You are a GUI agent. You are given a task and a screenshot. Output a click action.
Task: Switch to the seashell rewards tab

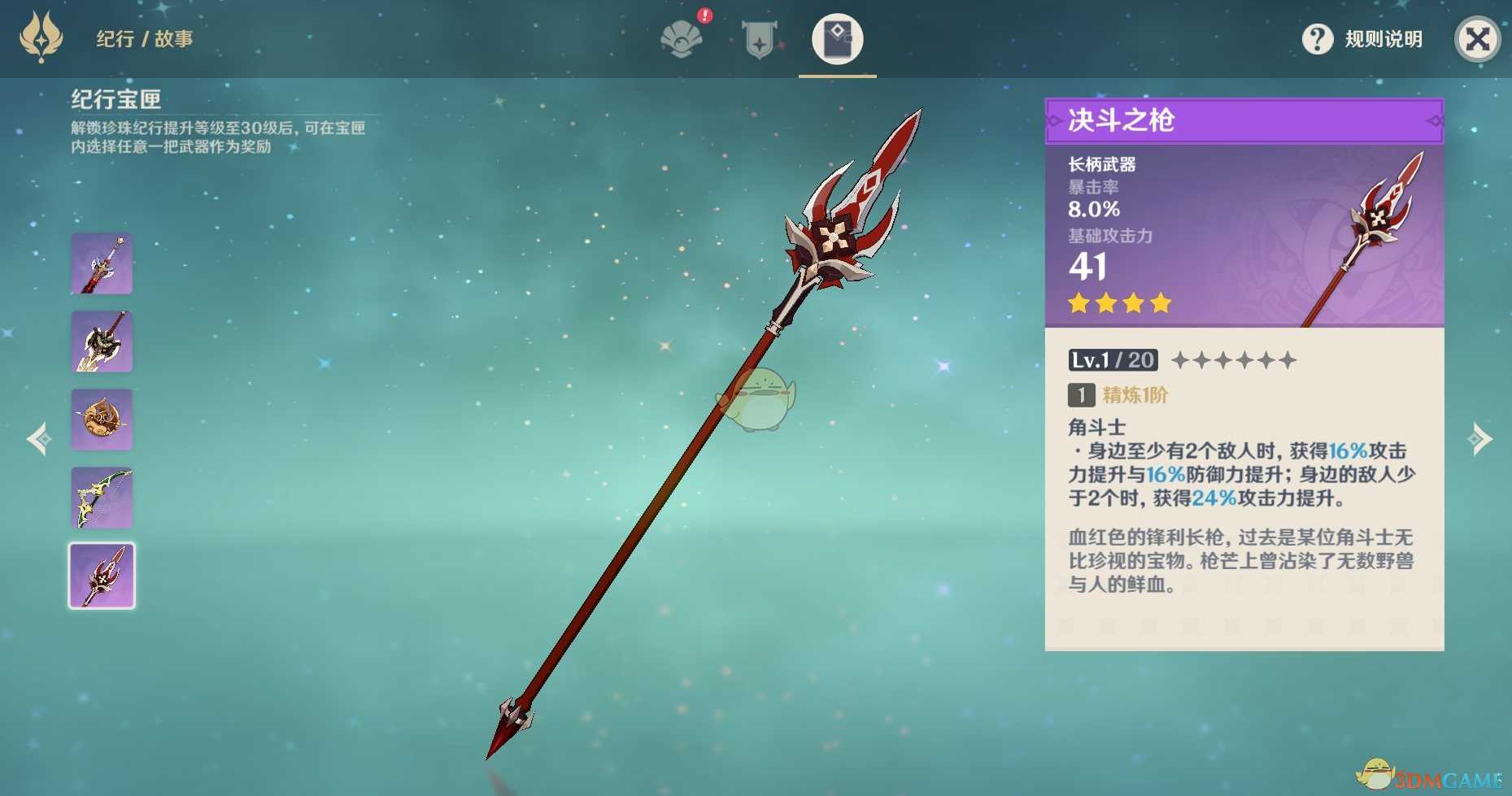(682, 39)
